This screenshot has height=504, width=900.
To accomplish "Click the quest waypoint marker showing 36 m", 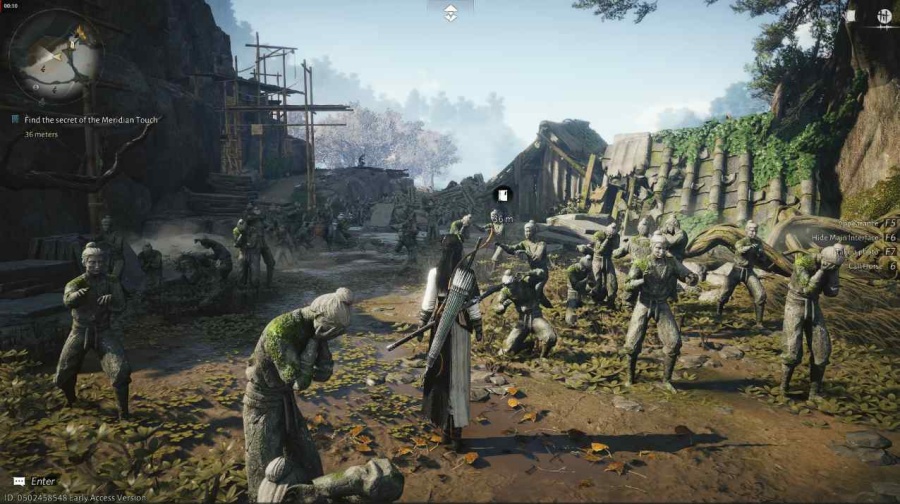I will coord(503,194).
